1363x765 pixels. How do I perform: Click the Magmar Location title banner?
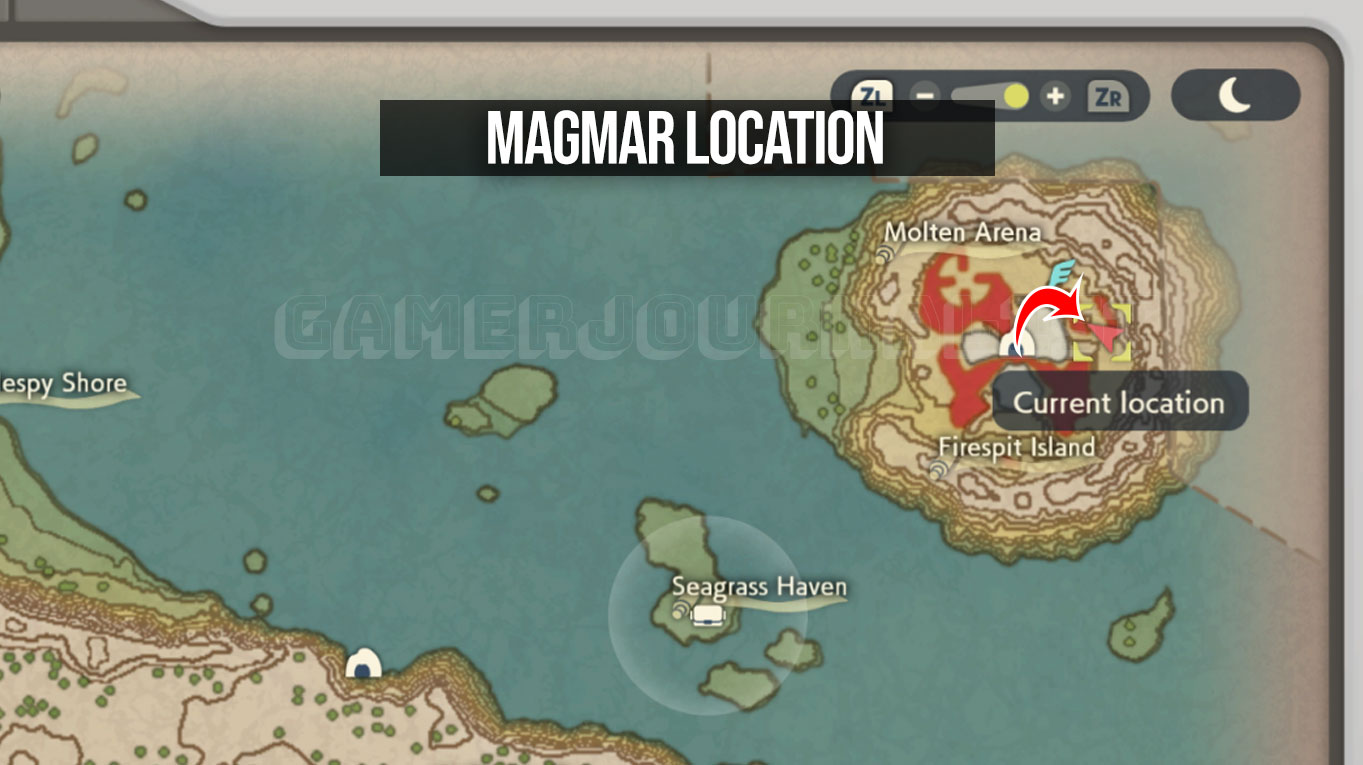tap(687, 140)
